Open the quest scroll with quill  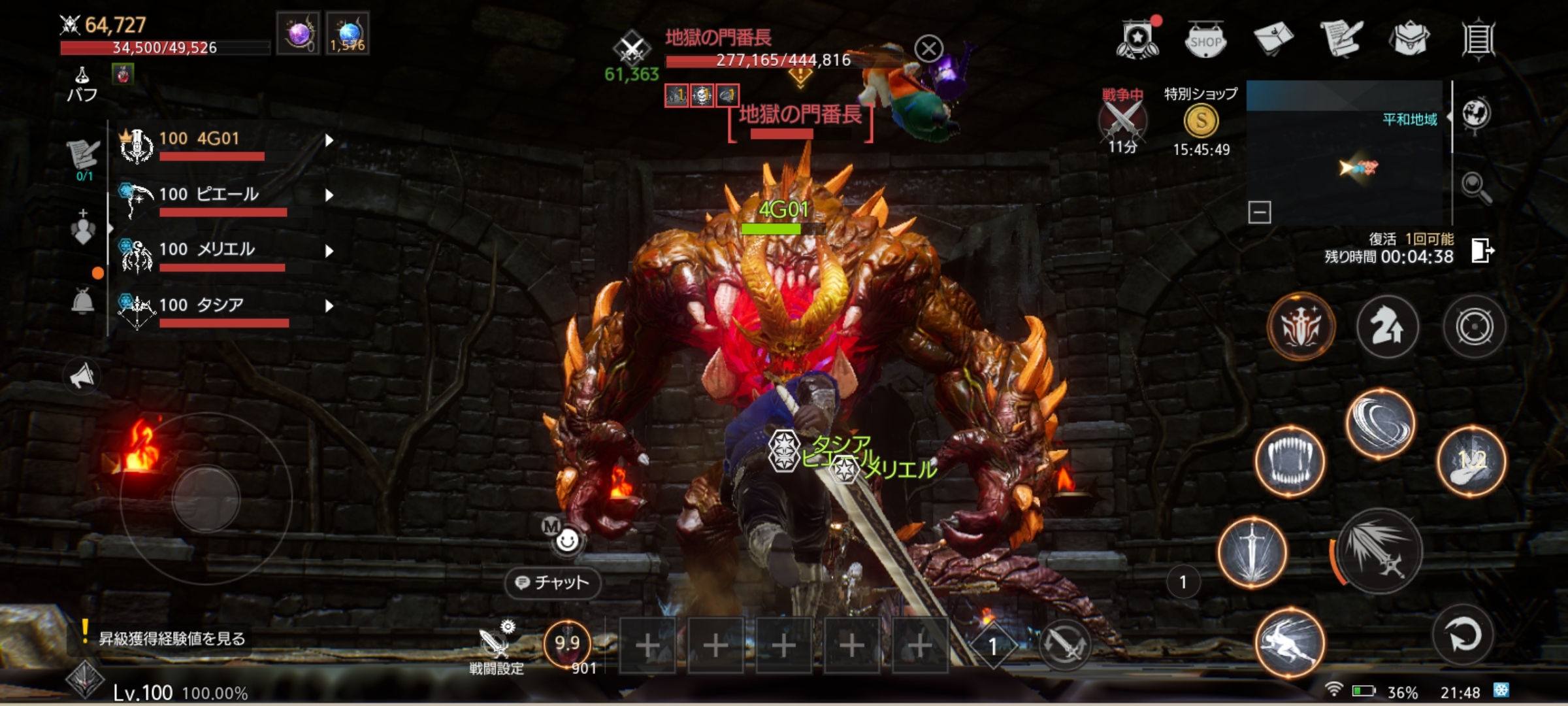(1341, 39)
